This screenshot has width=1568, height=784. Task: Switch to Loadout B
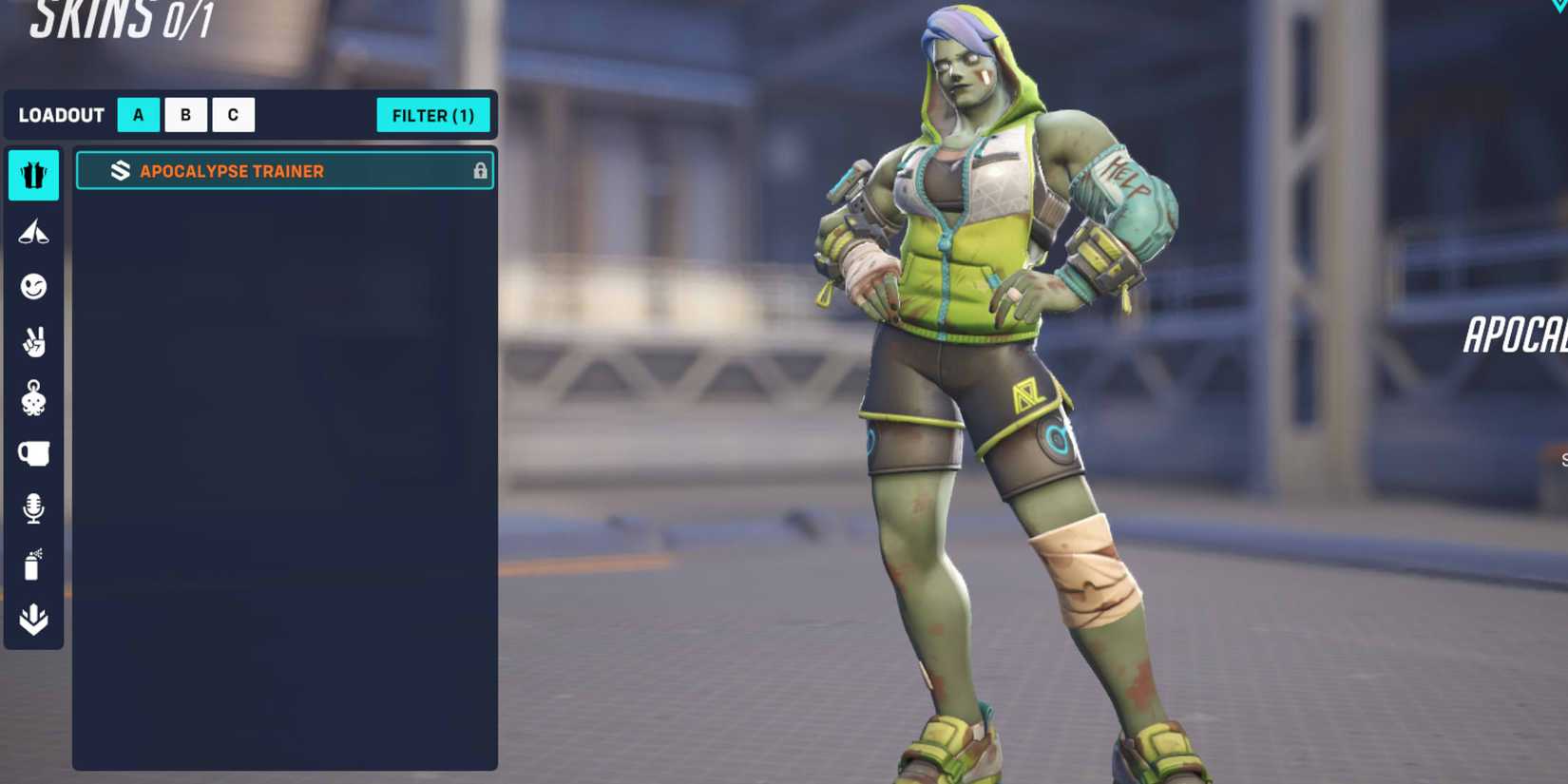click(x=185, y=114)
